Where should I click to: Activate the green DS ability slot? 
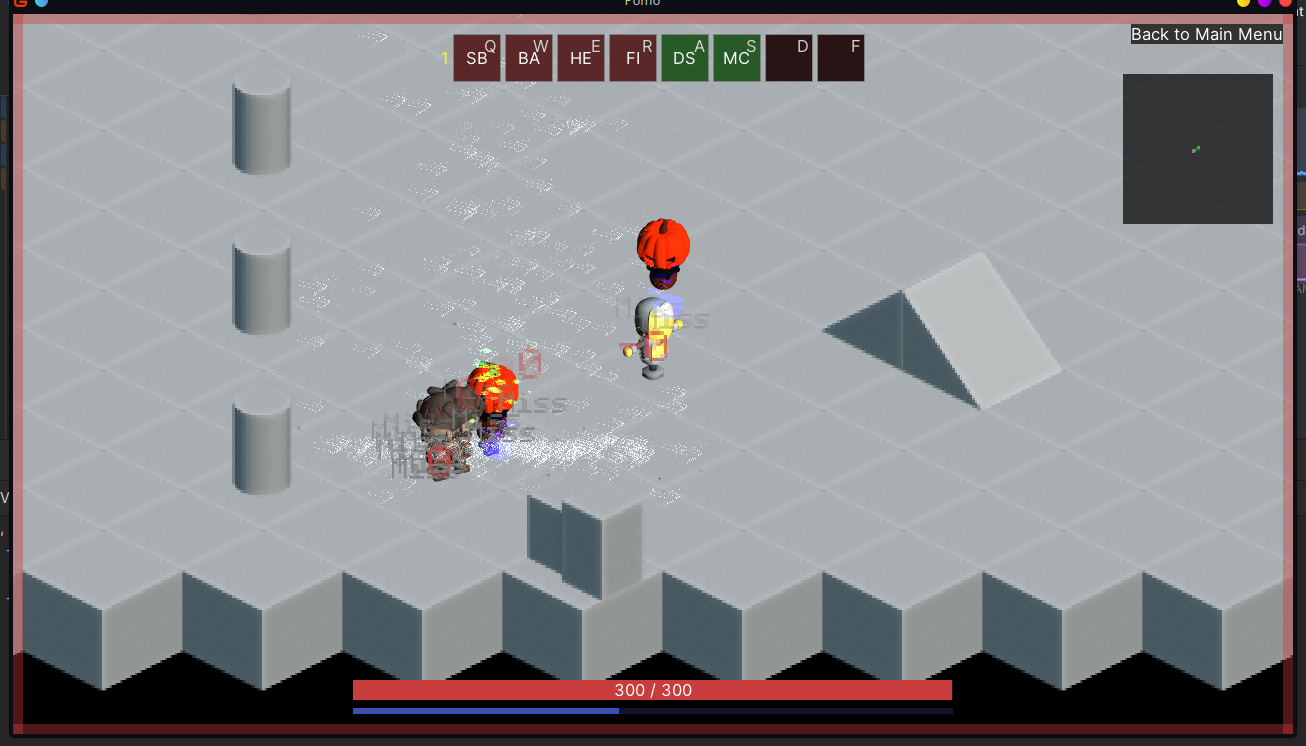coord(685,58)
